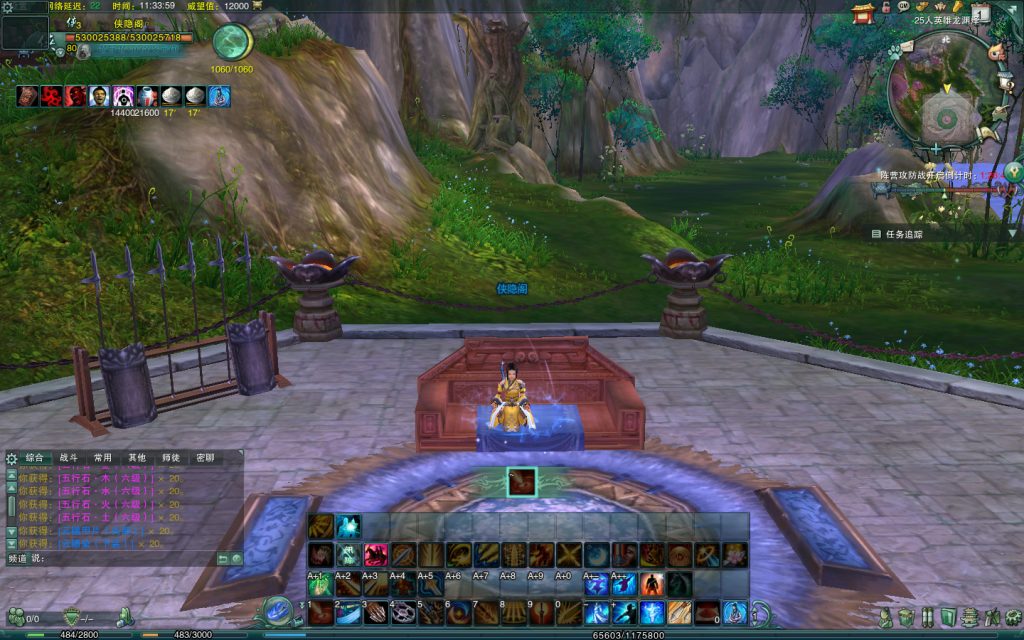Use the pink horse mount skill

375,555
